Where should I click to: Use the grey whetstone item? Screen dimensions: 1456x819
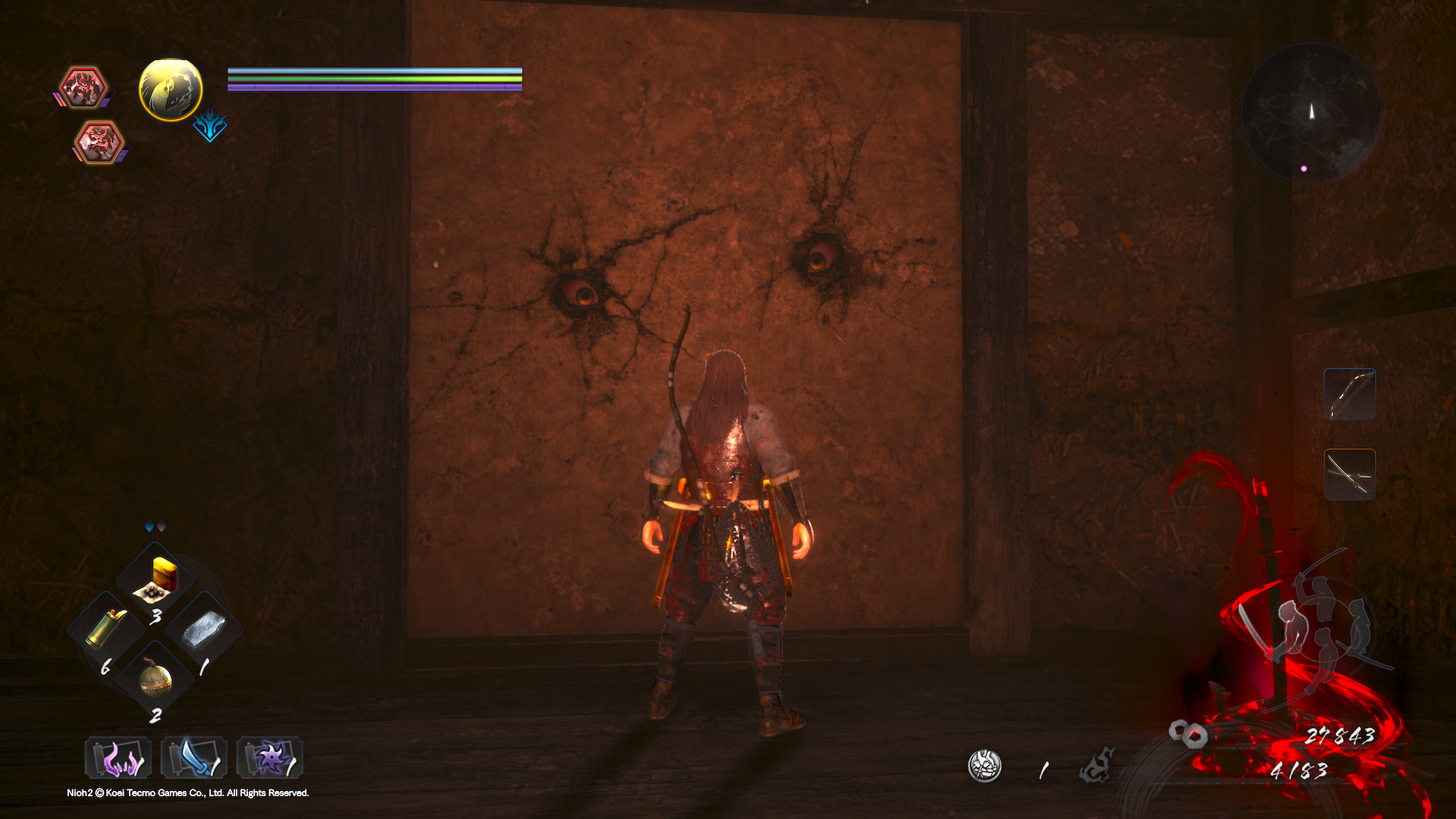[x=204, y=629]
